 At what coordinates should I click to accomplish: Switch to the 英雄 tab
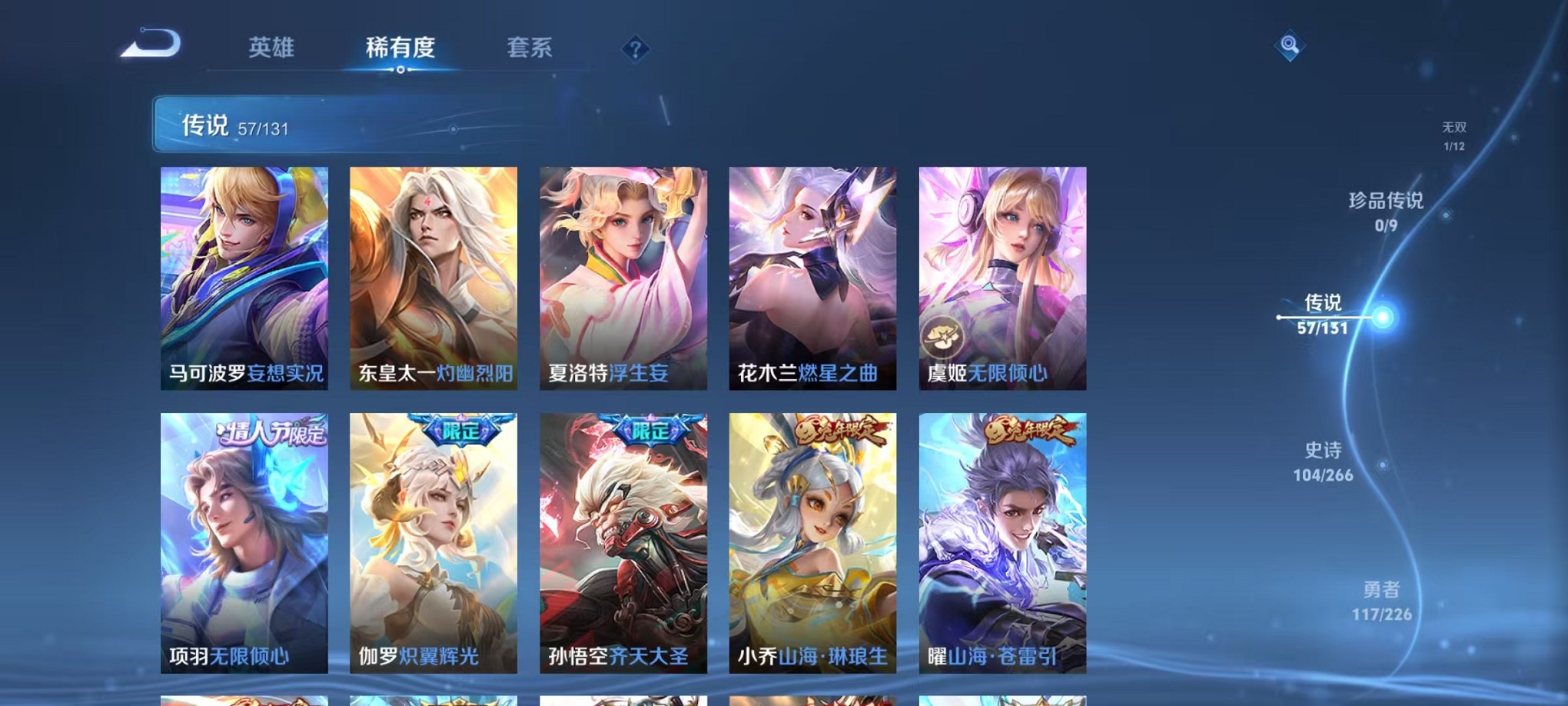point(271,48)
